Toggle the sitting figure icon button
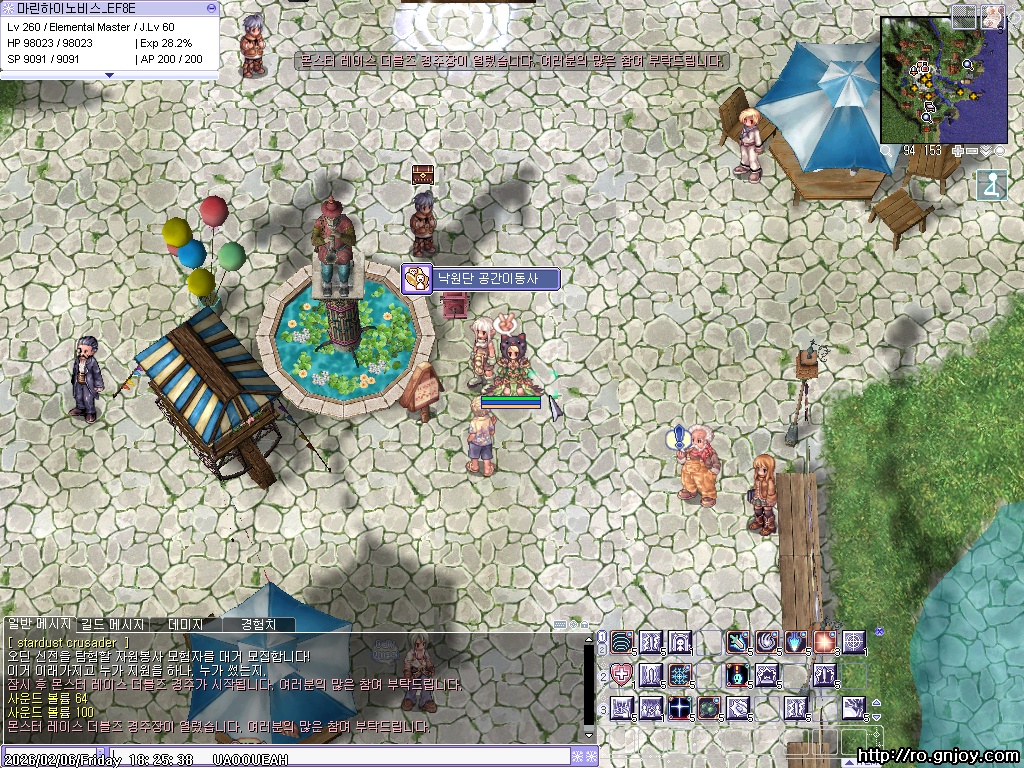This screenshot has width=1024, height=768. [x=991, y=185]
